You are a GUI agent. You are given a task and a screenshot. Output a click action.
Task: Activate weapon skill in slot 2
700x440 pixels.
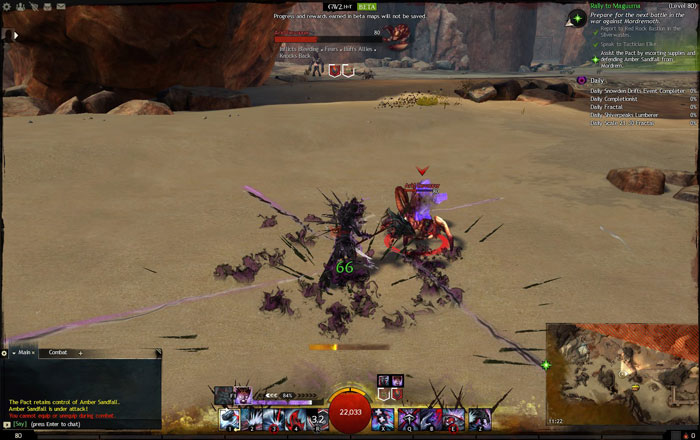[x=252, y=420]
